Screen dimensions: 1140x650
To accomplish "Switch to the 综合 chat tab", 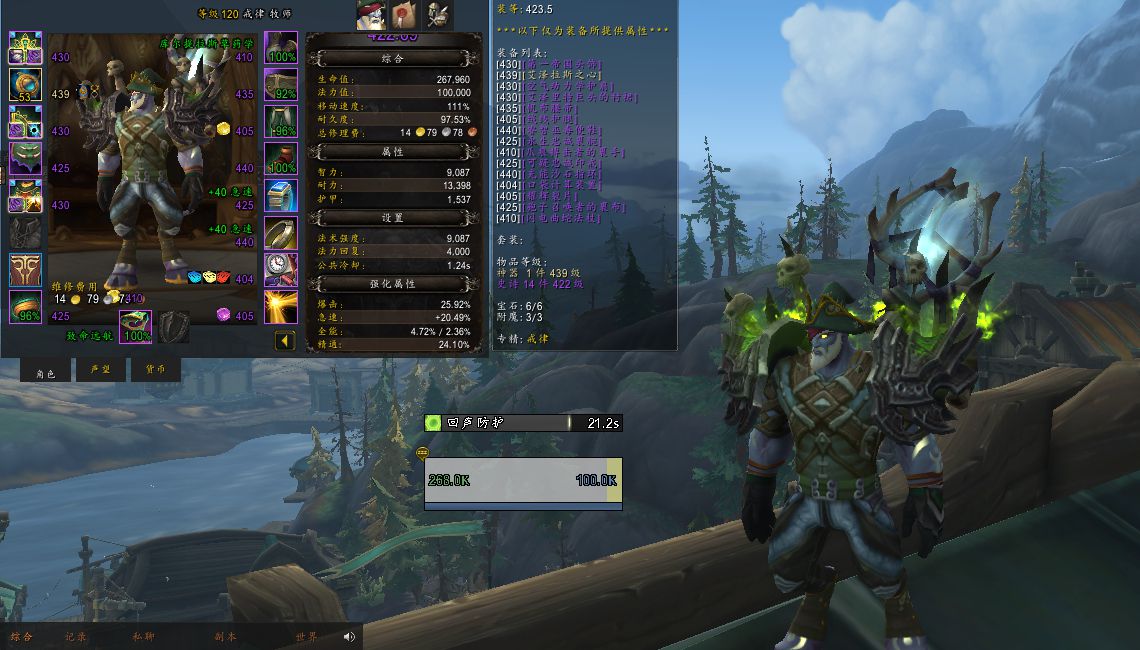I will point(22,637).
